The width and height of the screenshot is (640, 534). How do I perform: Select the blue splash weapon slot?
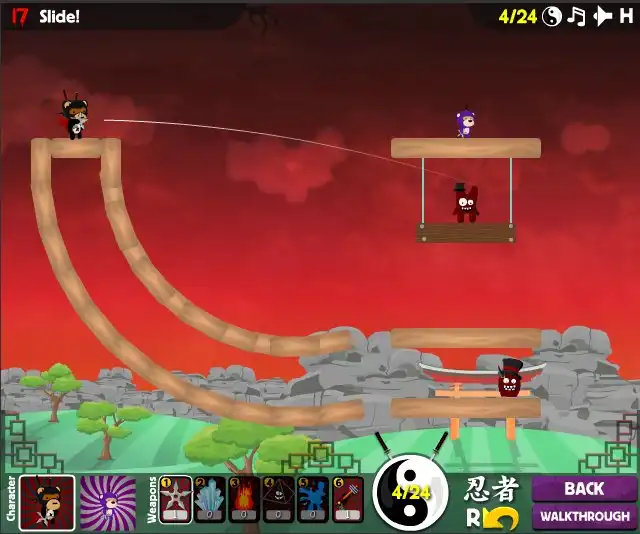click(x=313, y=499)
